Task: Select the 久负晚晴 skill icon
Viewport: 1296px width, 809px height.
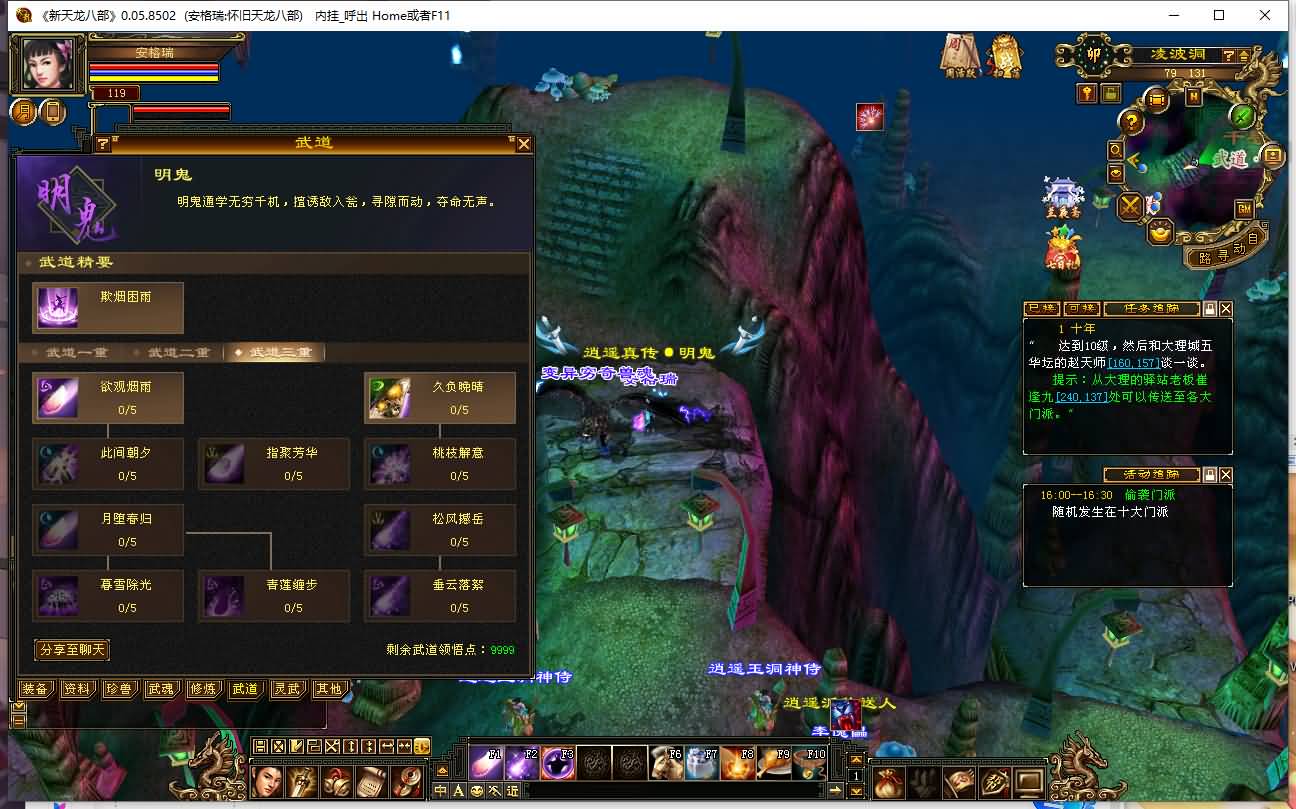Action: coord(390,397)
